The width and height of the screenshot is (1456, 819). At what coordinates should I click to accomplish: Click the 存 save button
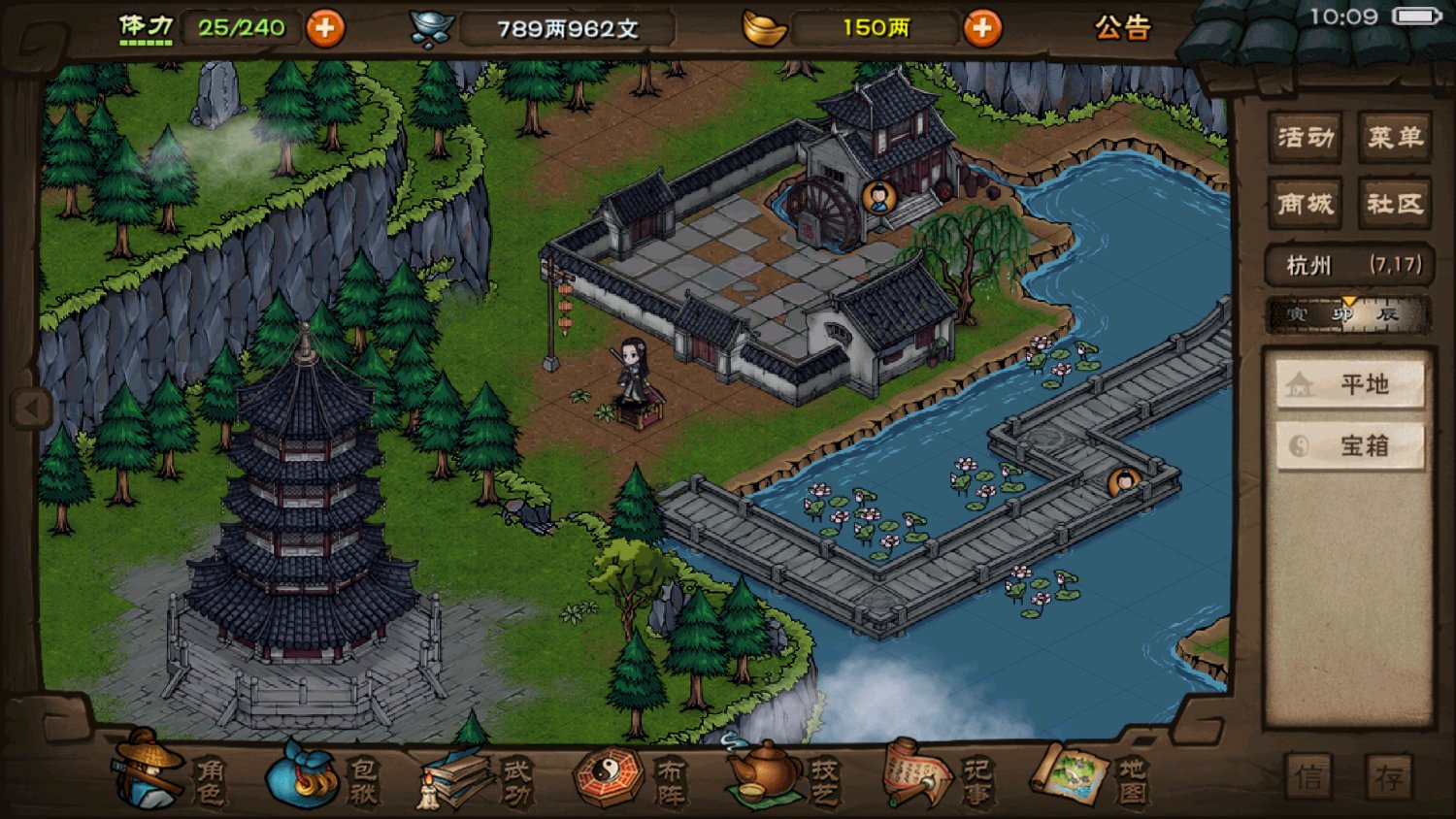pyautogui.click(x=1389, y=777)
